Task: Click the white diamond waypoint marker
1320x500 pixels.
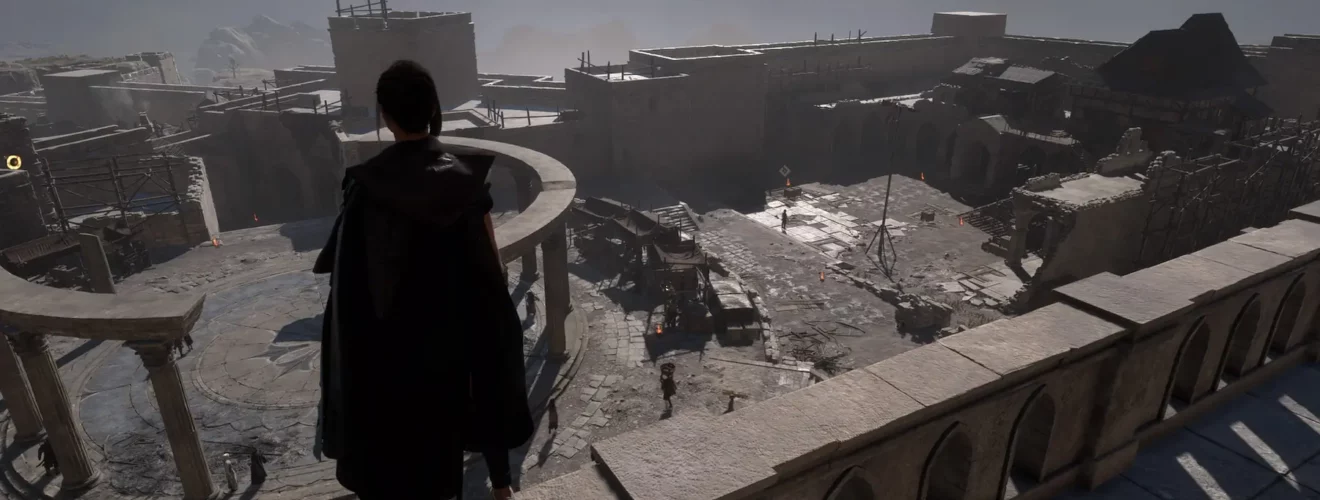Action: tap(784, 171)
